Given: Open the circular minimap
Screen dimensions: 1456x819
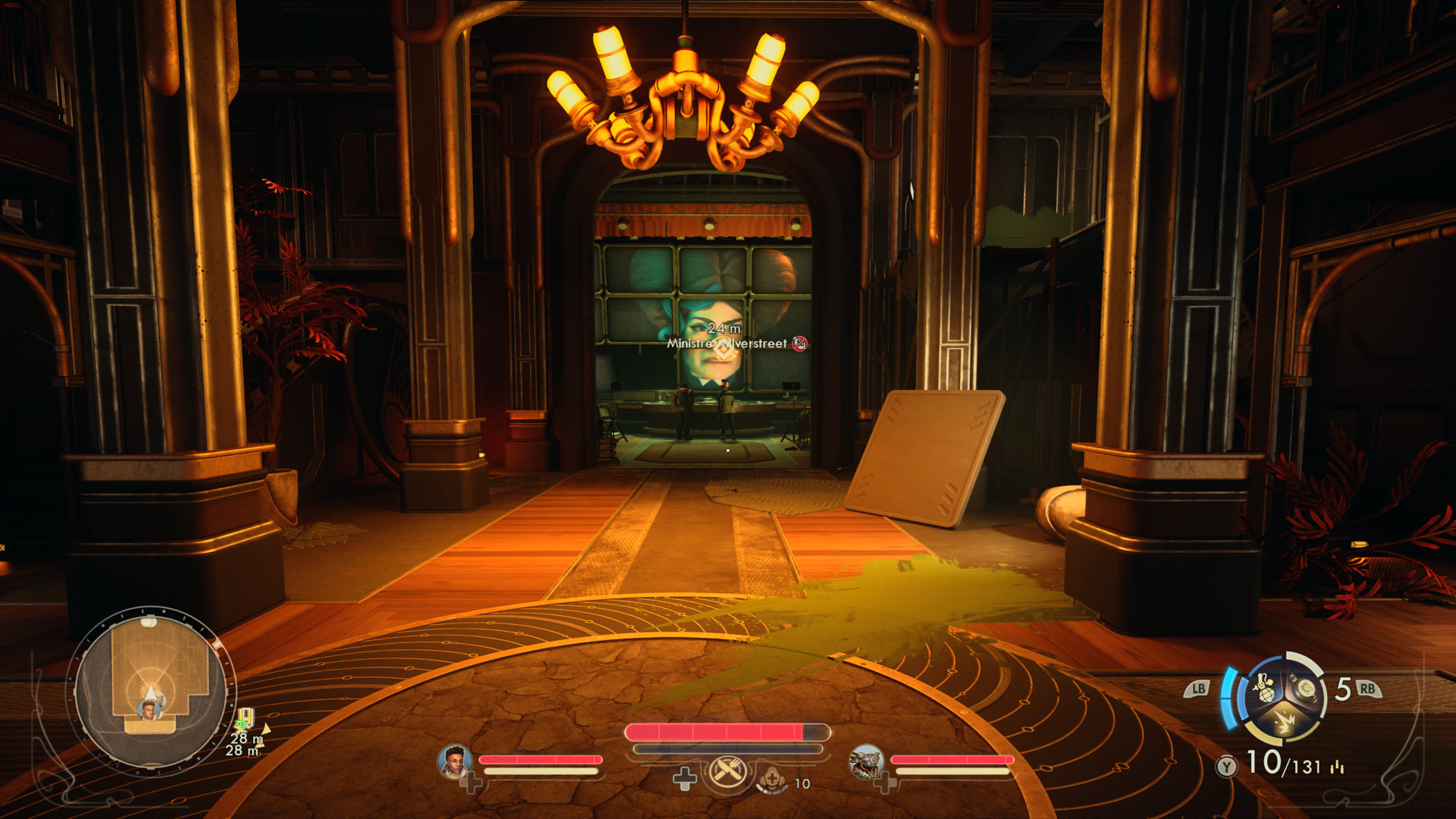Looking at the screenshot, I should tap(151, 689).
